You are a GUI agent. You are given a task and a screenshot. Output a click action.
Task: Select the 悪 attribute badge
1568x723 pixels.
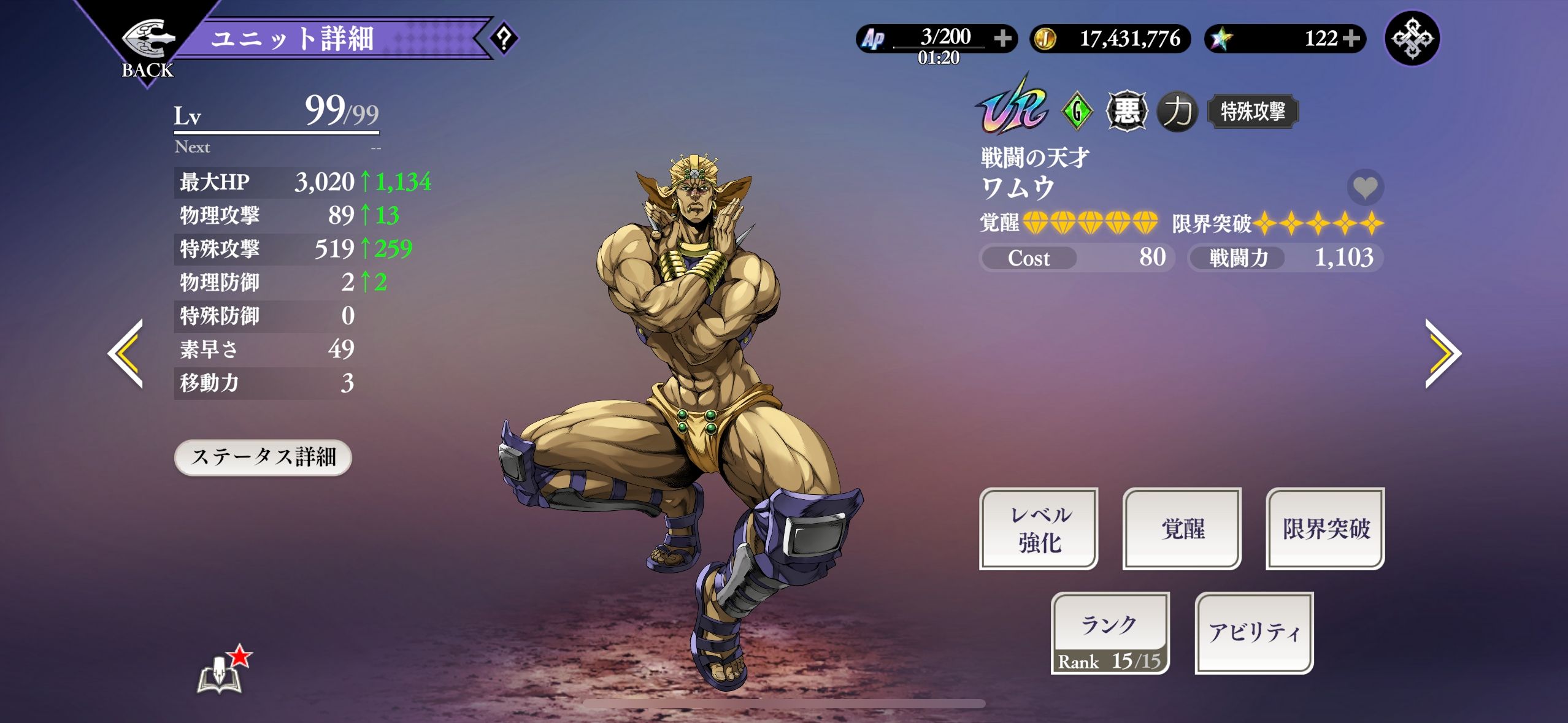coord(1126,112)
